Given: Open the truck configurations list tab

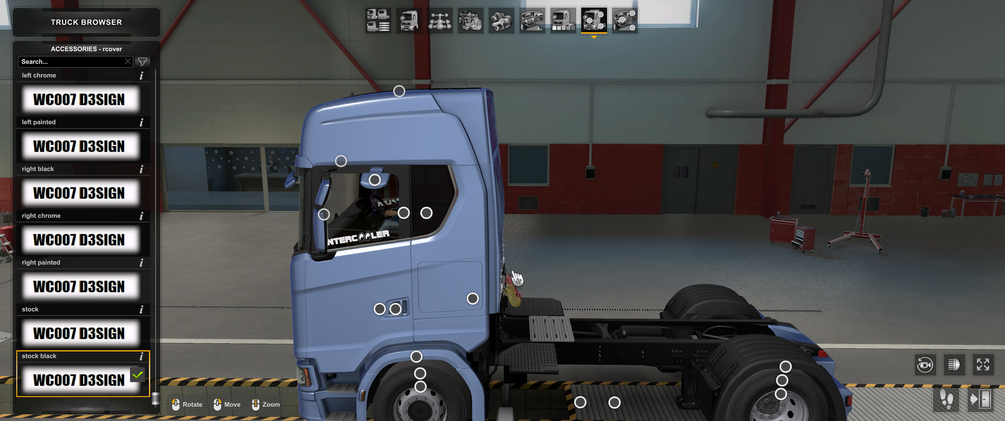Looking at the screenshot, I should click(x=378, y=20).
